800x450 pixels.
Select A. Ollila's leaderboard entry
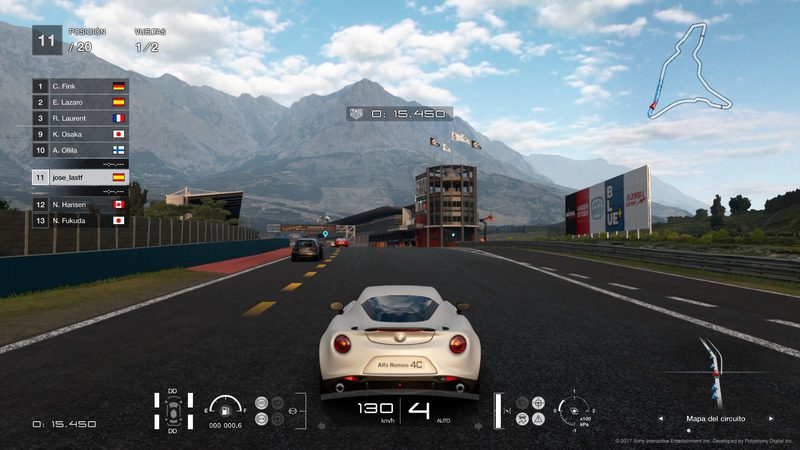tap(80, 150)
